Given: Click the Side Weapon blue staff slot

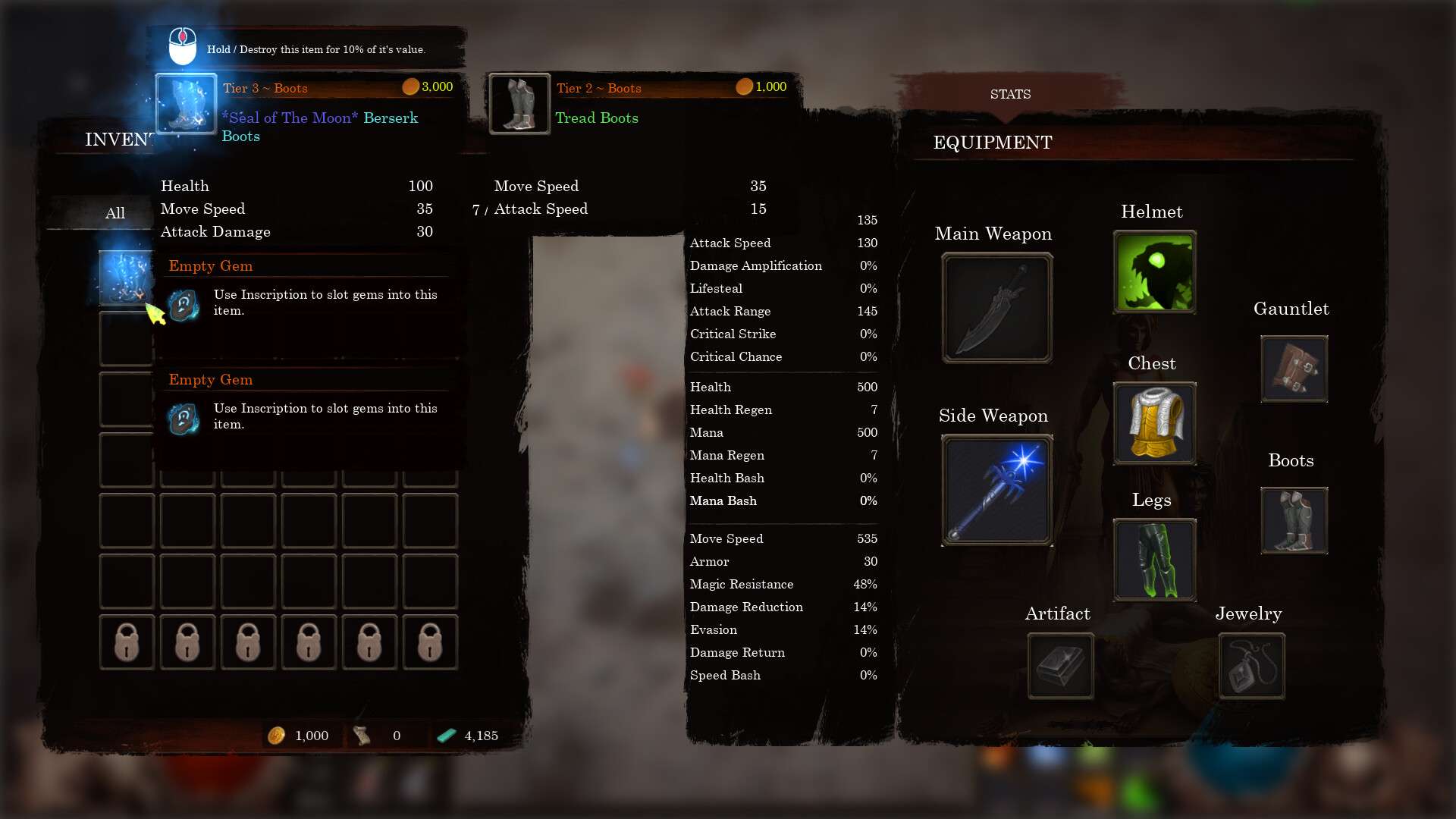Looking at the screenshot, I should pos(996,490).
